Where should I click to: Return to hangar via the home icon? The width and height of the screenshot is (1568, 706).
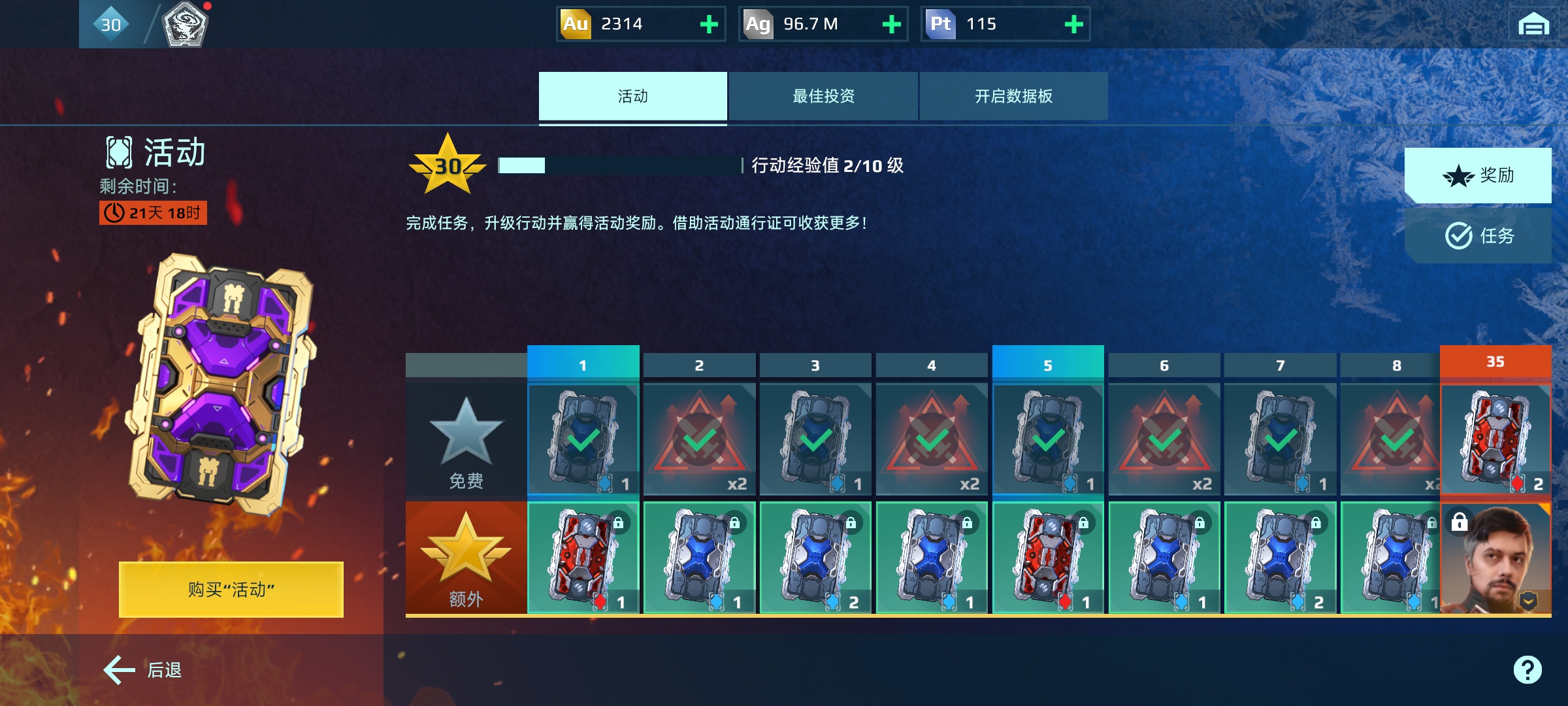click(x=1534, y=25)
